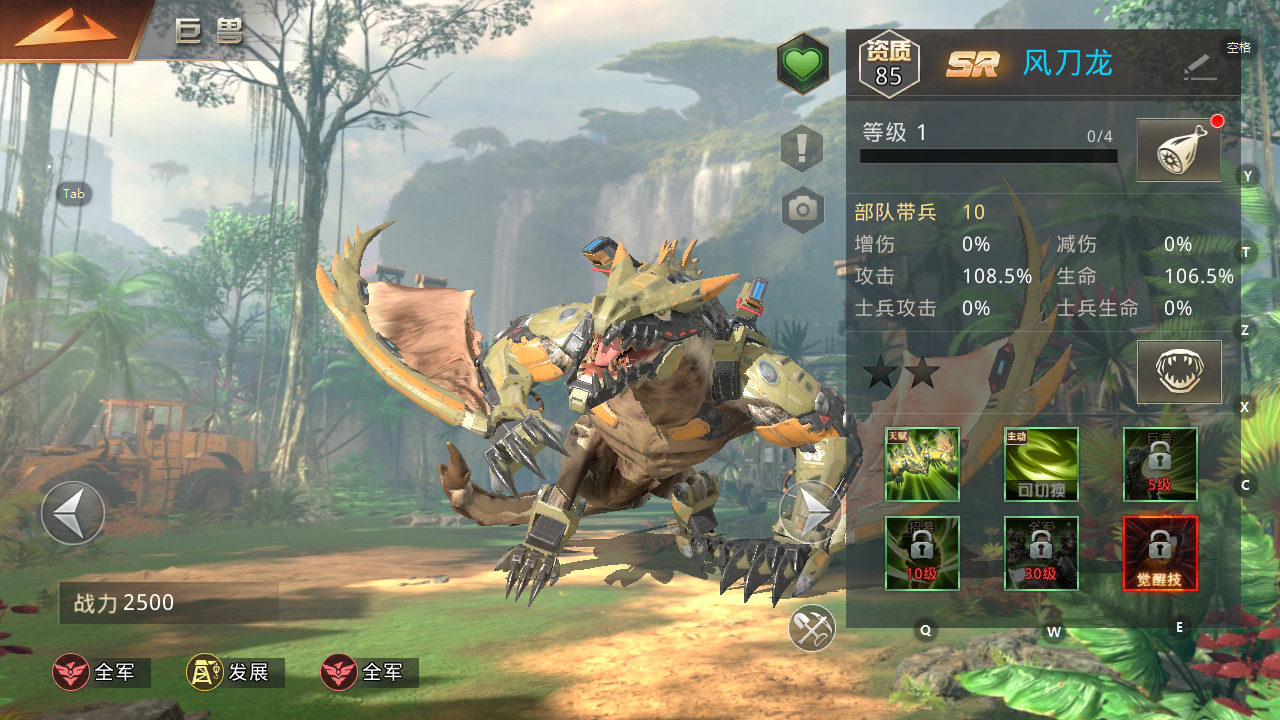Image resolution: width=1280 pixels, height=720 pixels.
Task: View the skill locked until level 10
Action: pos(922,553)
